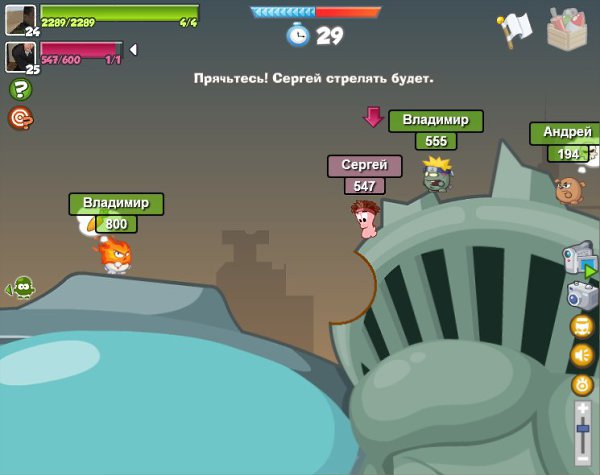Click the red target hint icon
Viewport: 600px width, 475px height.
tap(20, 118)
